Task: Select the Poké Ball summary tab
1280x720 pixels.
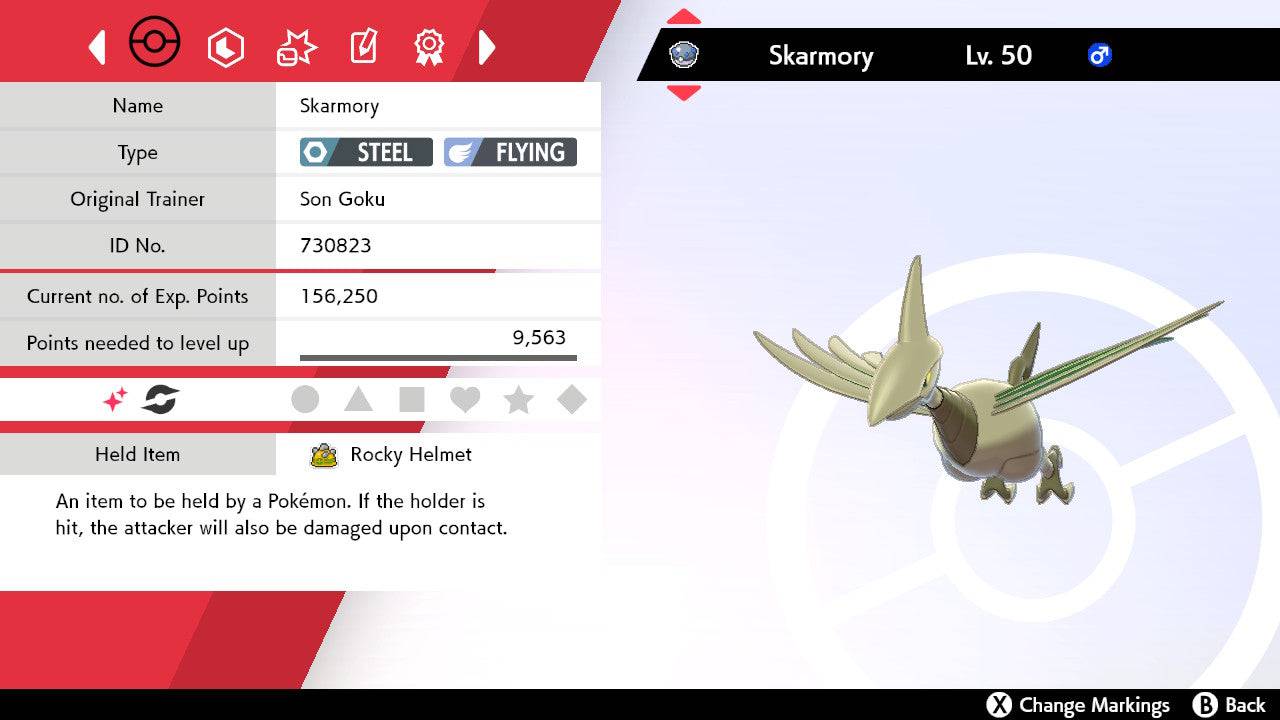Action: [x=155, y=45]
